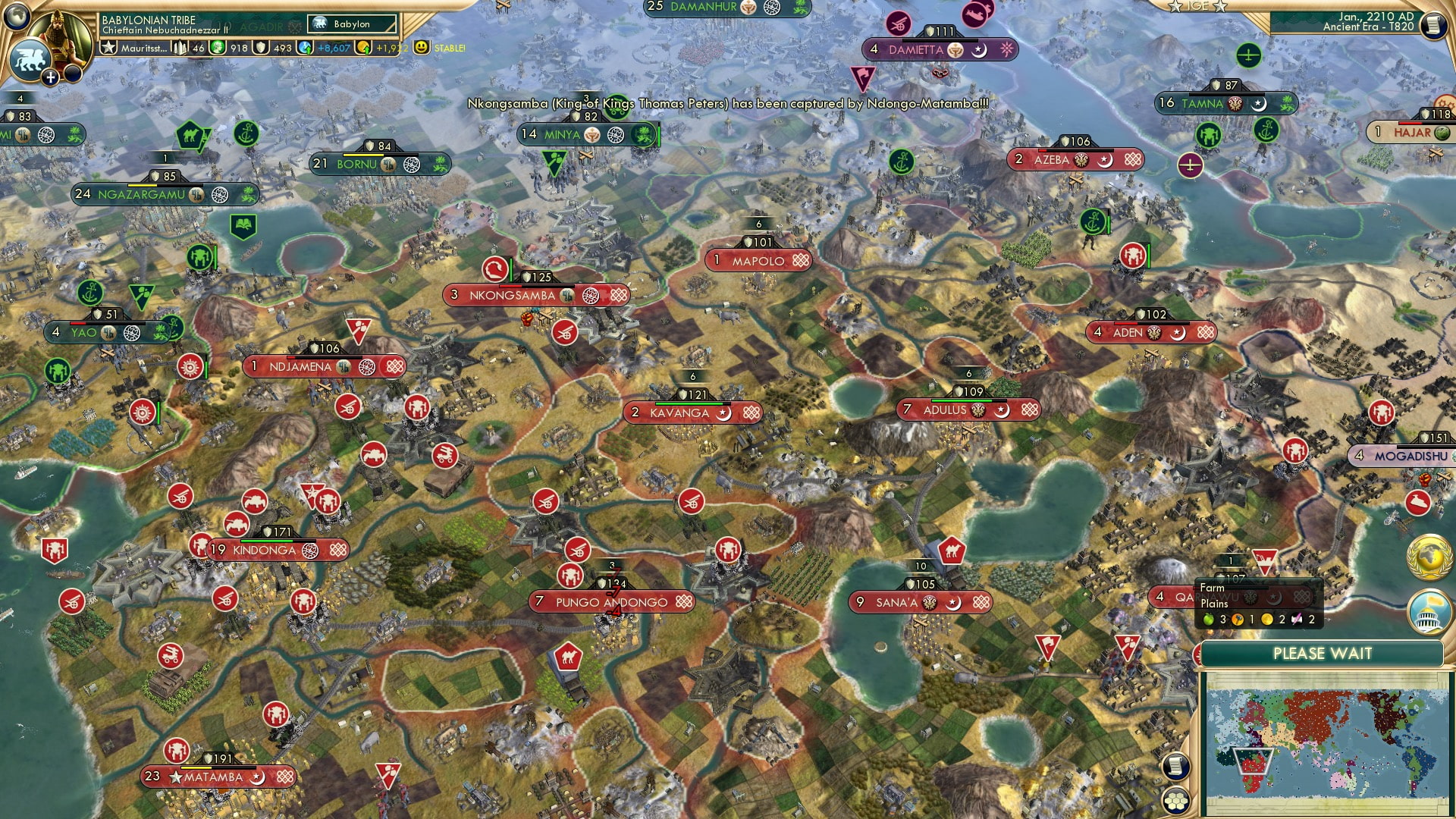The height and width of the screenshot is (819, 1456).
Task: Select the Matamba city banner
Action: pos(218,777)
